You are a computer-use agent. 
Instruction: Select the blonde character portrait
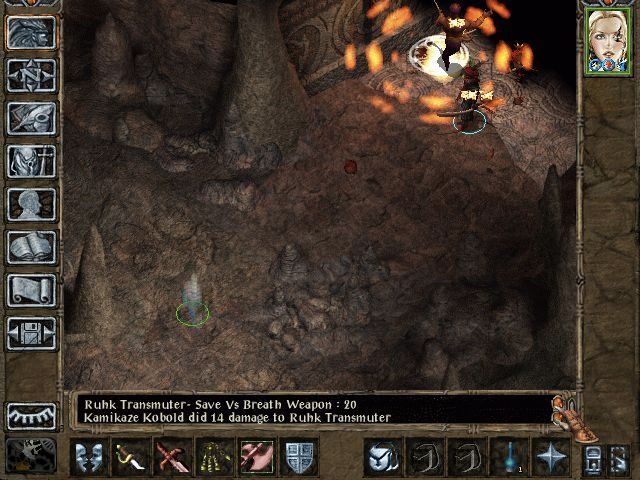608,41
